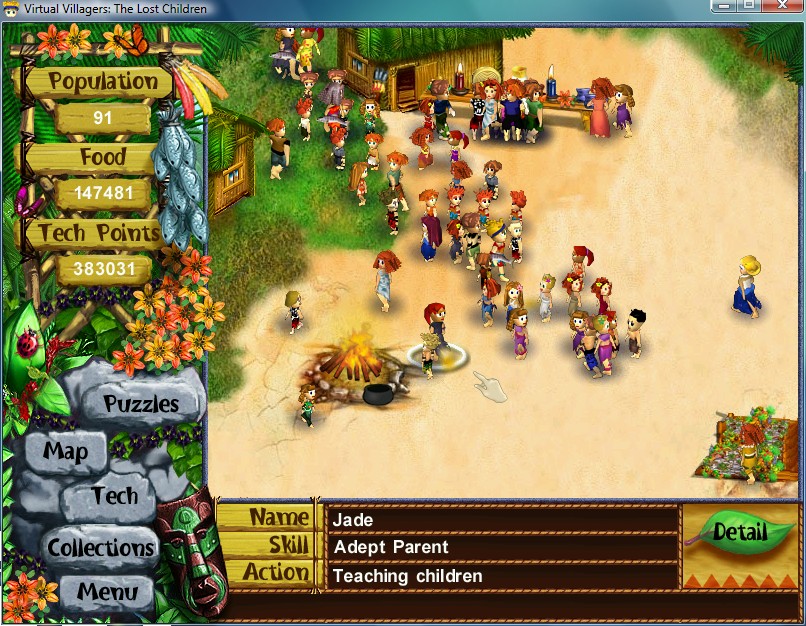The height and width of the screenshot is (626, 806).
Task: Minimize the Virtual Villagers window
Action: point(724,6)
